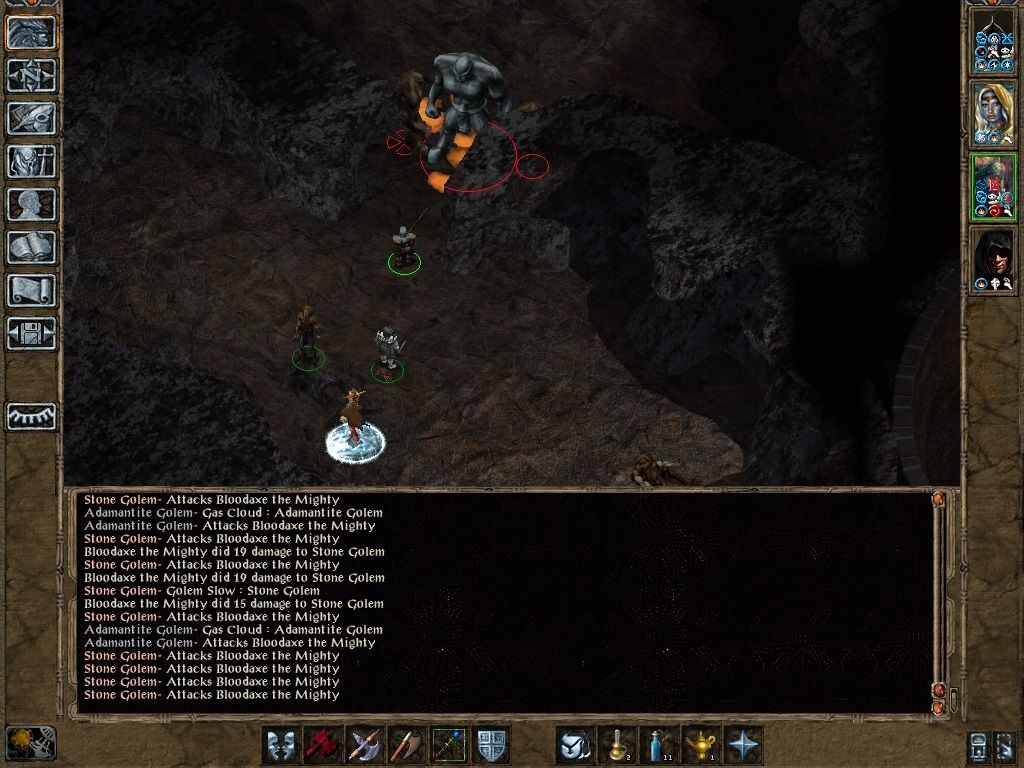Open the priest scroll
1024x768 pixels.
pos(31,290)
